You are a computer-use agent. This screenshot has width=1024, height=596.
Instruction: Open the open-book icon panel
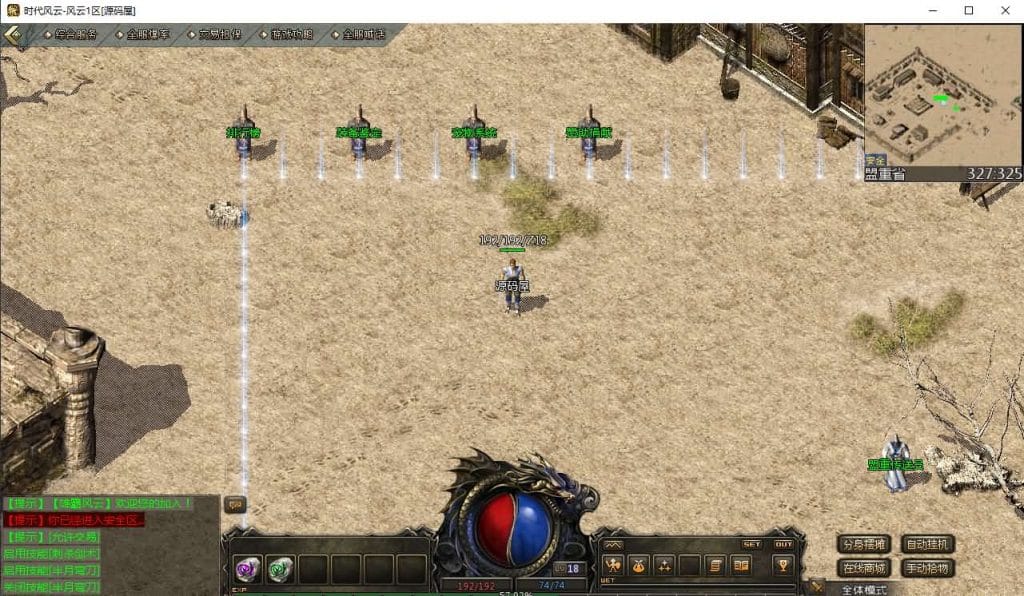(x=741, y=566)
